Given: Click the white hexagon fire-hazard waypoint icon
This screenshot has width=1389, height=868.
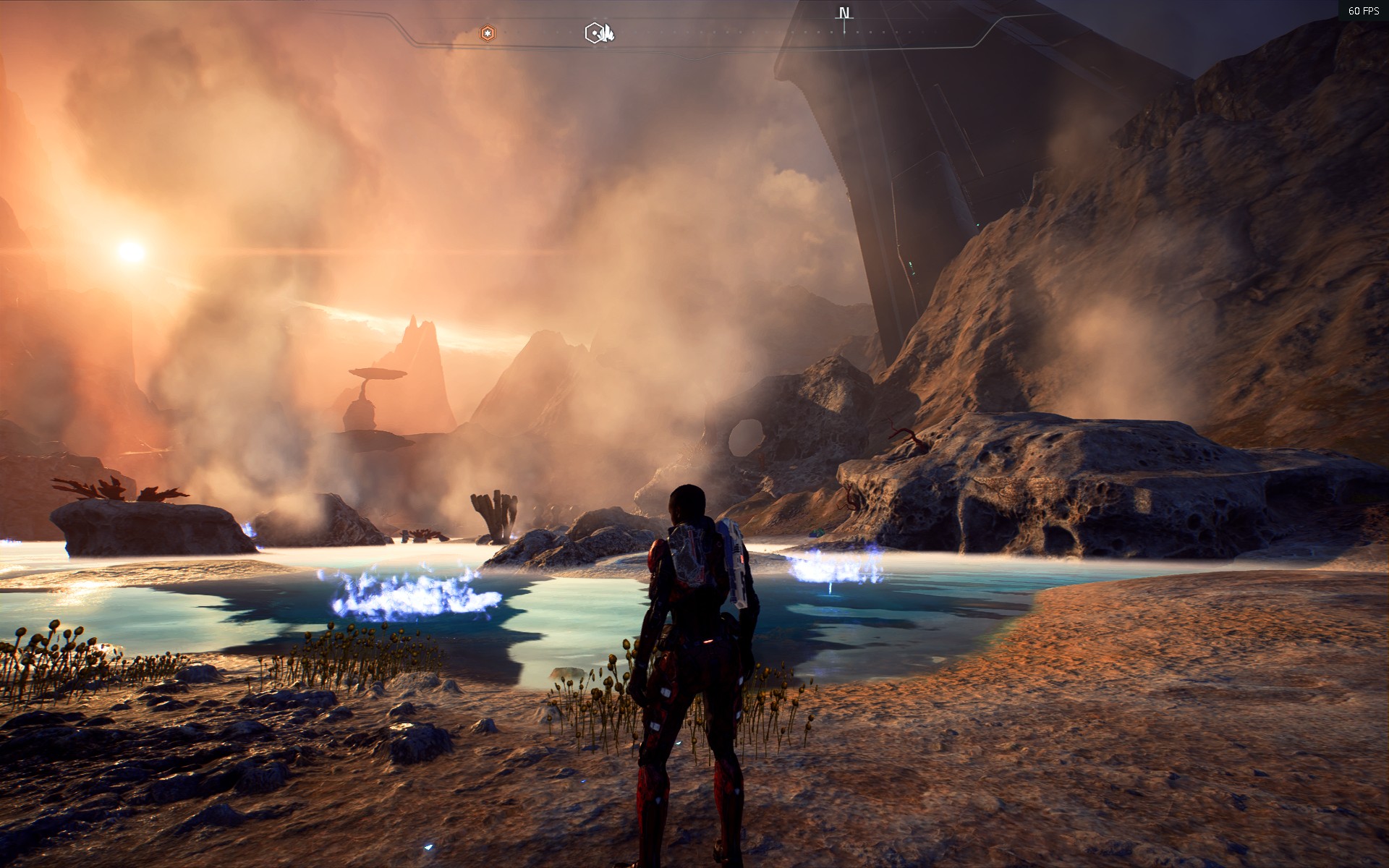Looking at the screenshot, I should tap(593, 33).
